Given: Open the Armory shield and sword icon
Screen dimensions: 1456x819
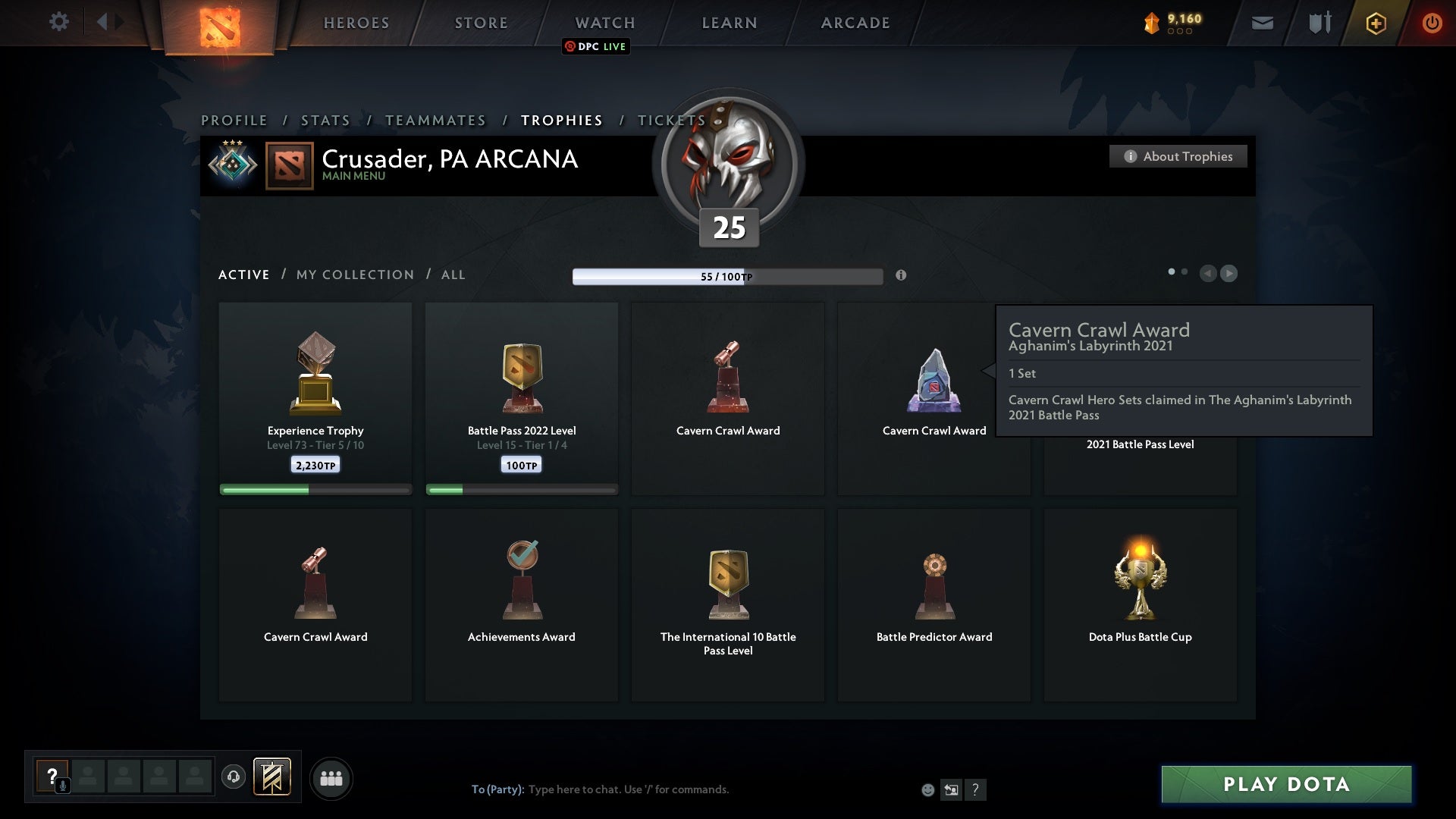Looking at the screenshot, I should coord(1319,23).
